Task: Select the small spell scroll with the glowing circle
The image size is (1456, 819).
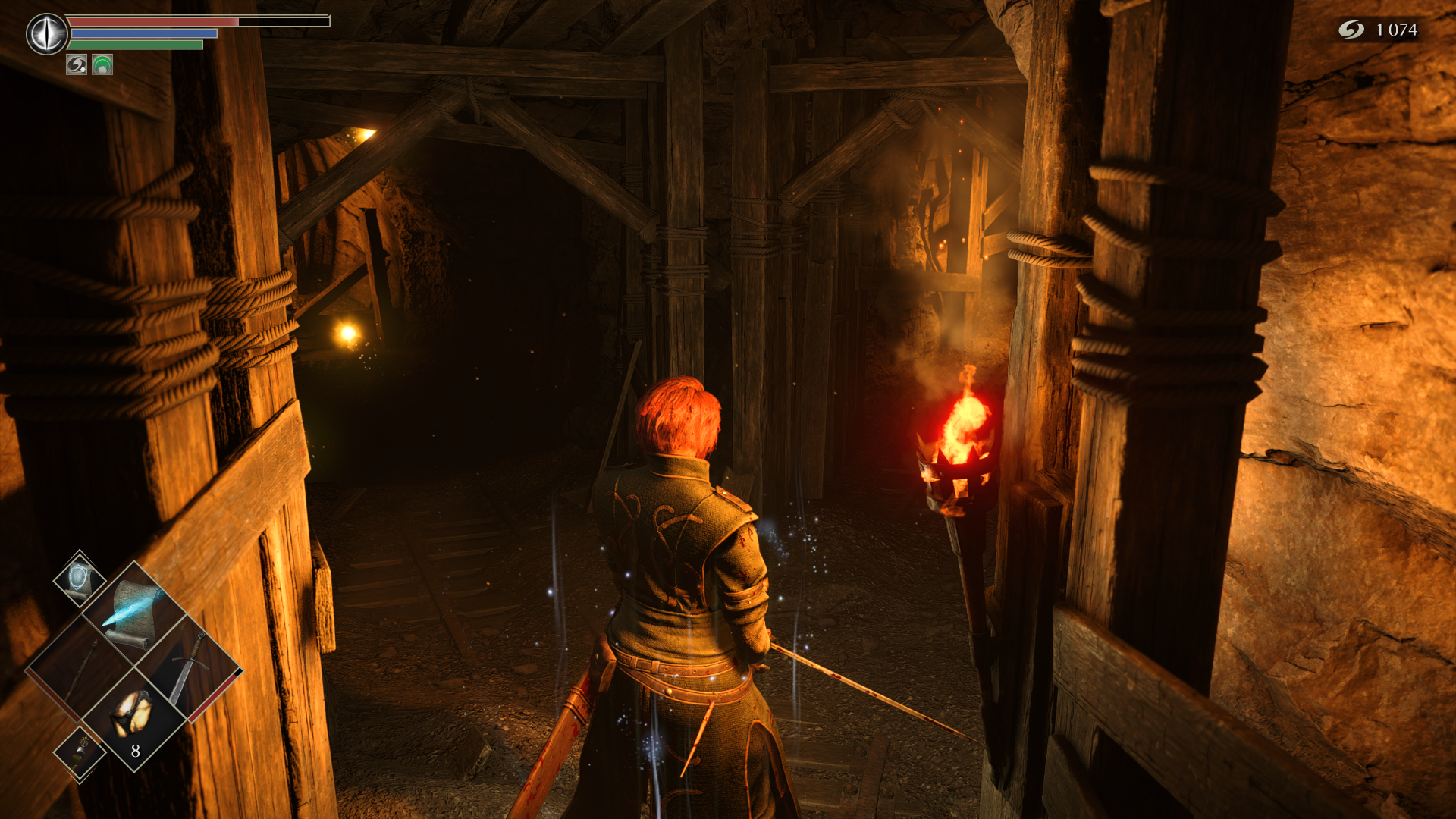Action: point(80,579)
